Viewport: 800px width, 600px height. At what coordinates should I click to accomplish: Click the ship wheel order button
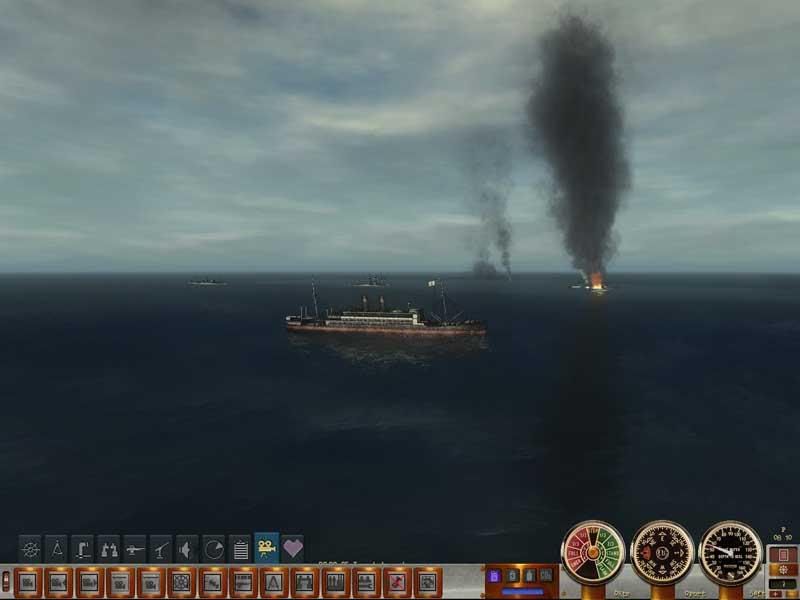(x=181, y=580)
